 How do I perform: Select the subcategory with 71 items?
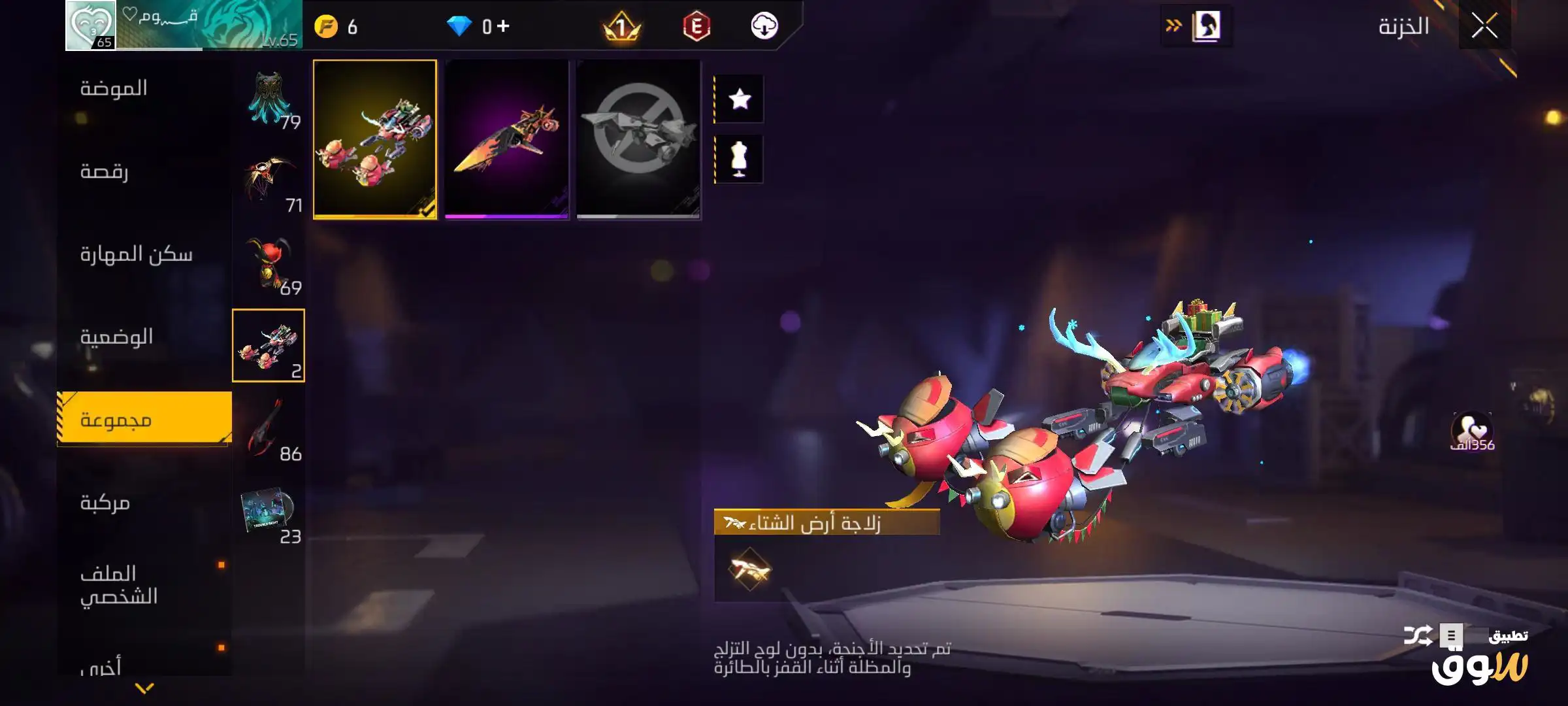click(269, 182)
